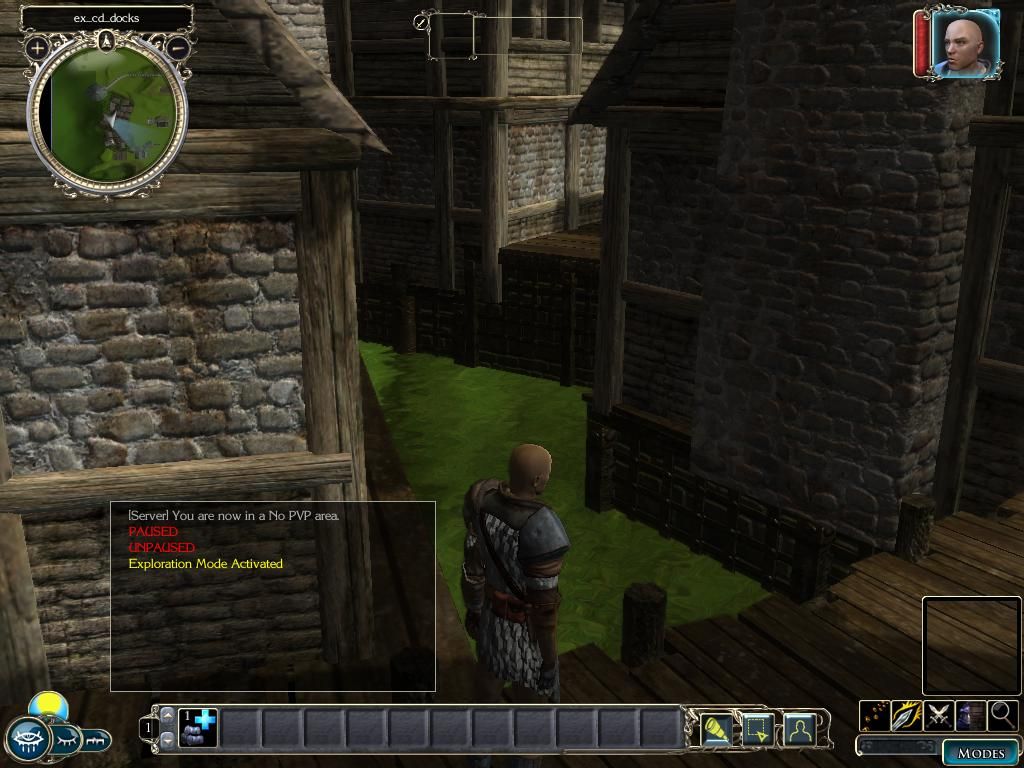Switch to the next hotbar page with up arrow
Viewport: 1024px width, 768px height.
167,715
